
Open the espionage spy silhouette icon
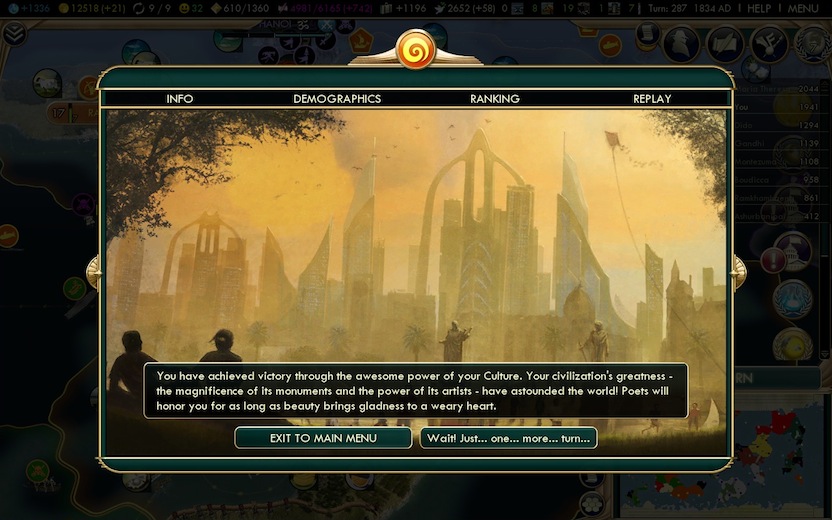pos(682,42)
